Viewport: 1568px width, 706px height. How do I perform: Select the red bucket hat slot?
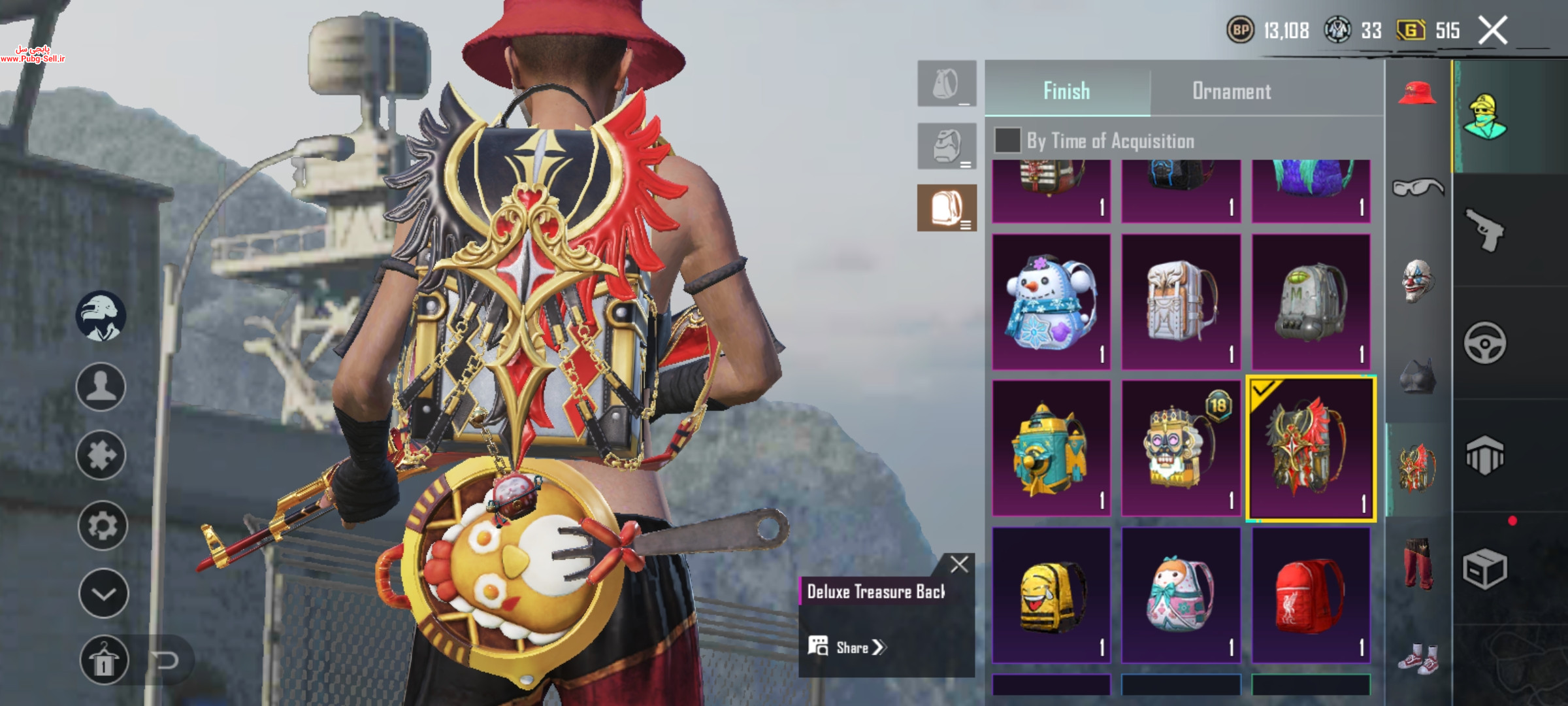(1417, 93)
